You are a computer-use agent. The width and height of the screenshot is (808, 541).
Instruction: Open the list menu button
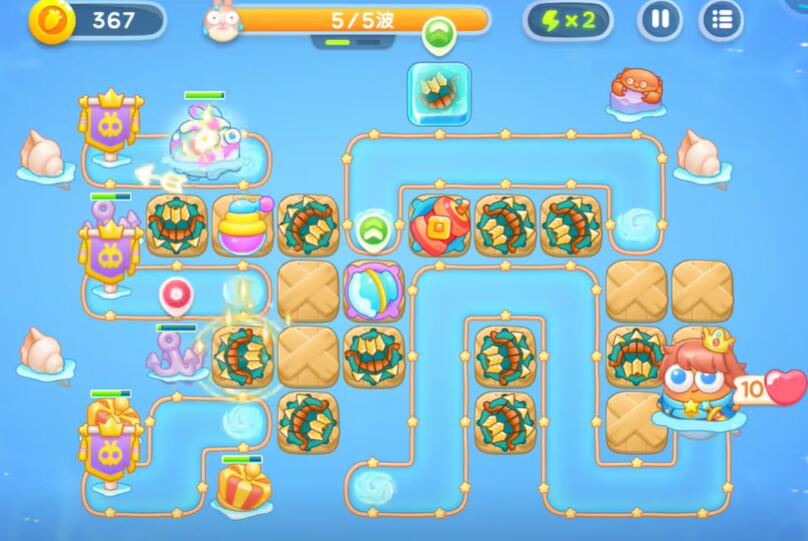721,19
